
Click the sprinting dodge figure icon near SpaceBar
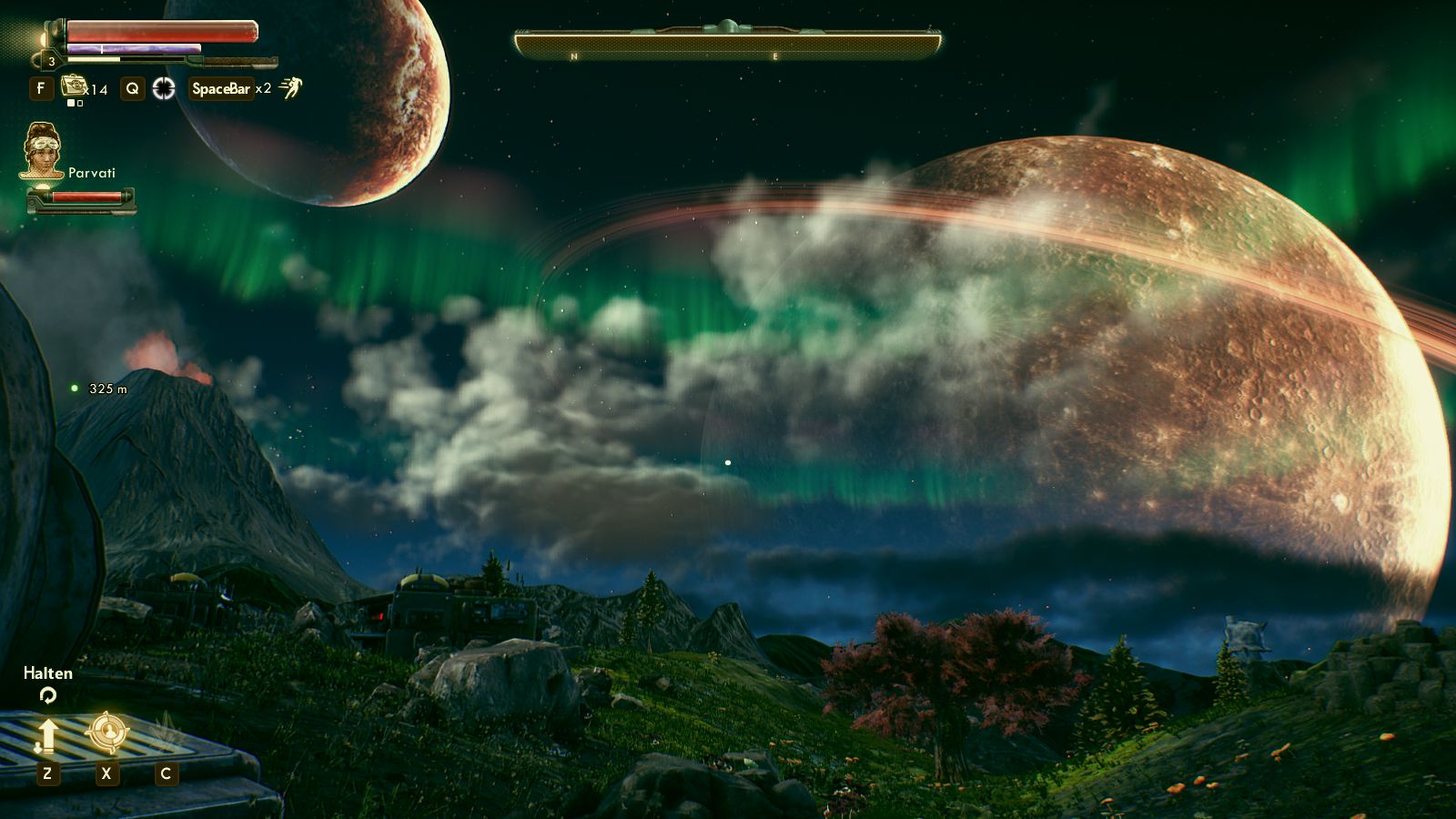click(x=292, y=89)
